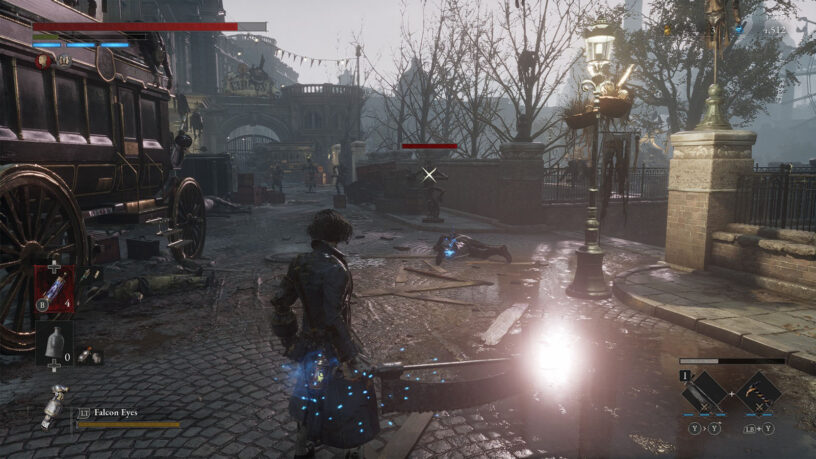Select the Pulse Cell healing item slot
The height and width of the screenshot is (459, 816).
[55, 288]
